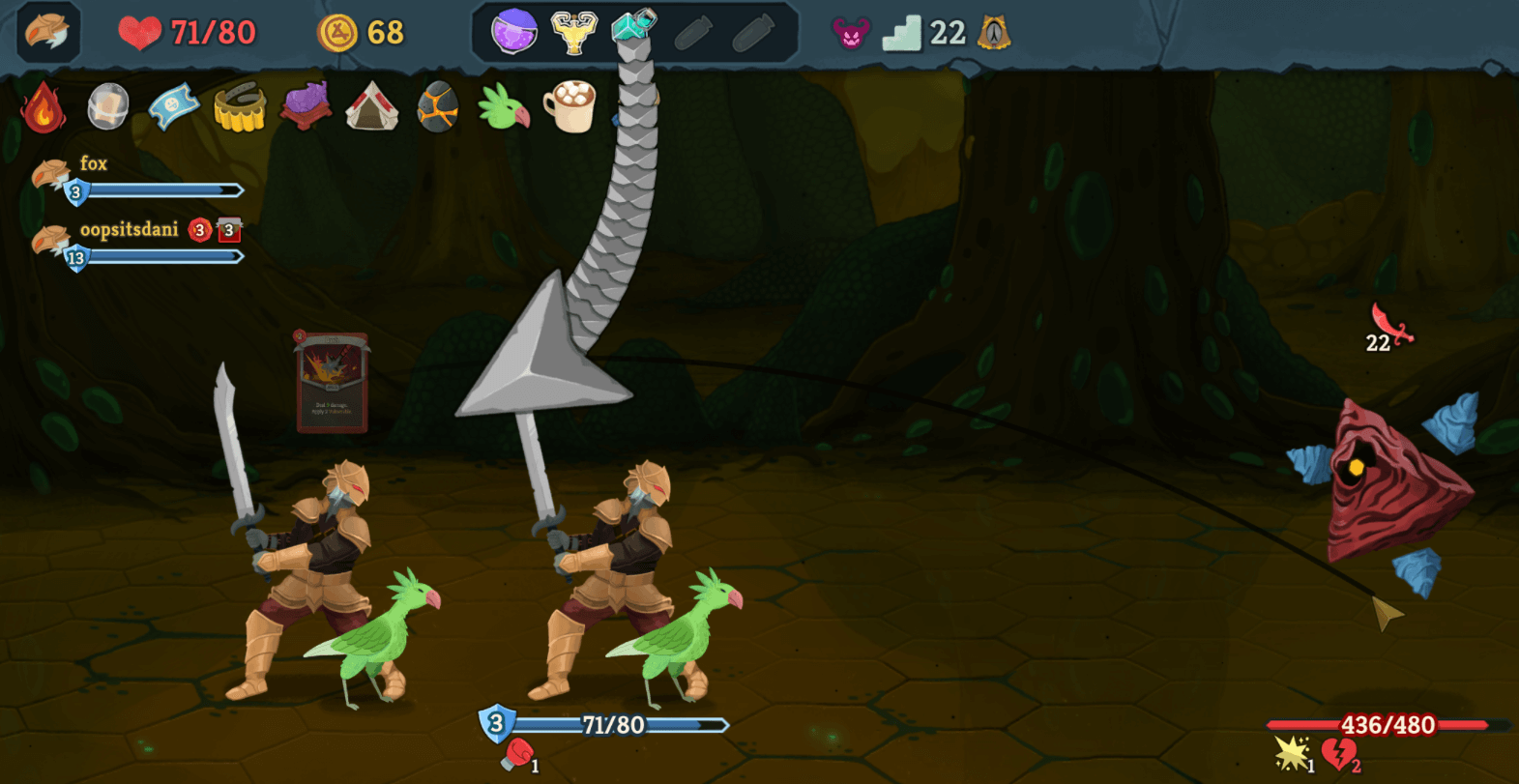
Task: Select the purple orb potion
Action: coord(513,33)
